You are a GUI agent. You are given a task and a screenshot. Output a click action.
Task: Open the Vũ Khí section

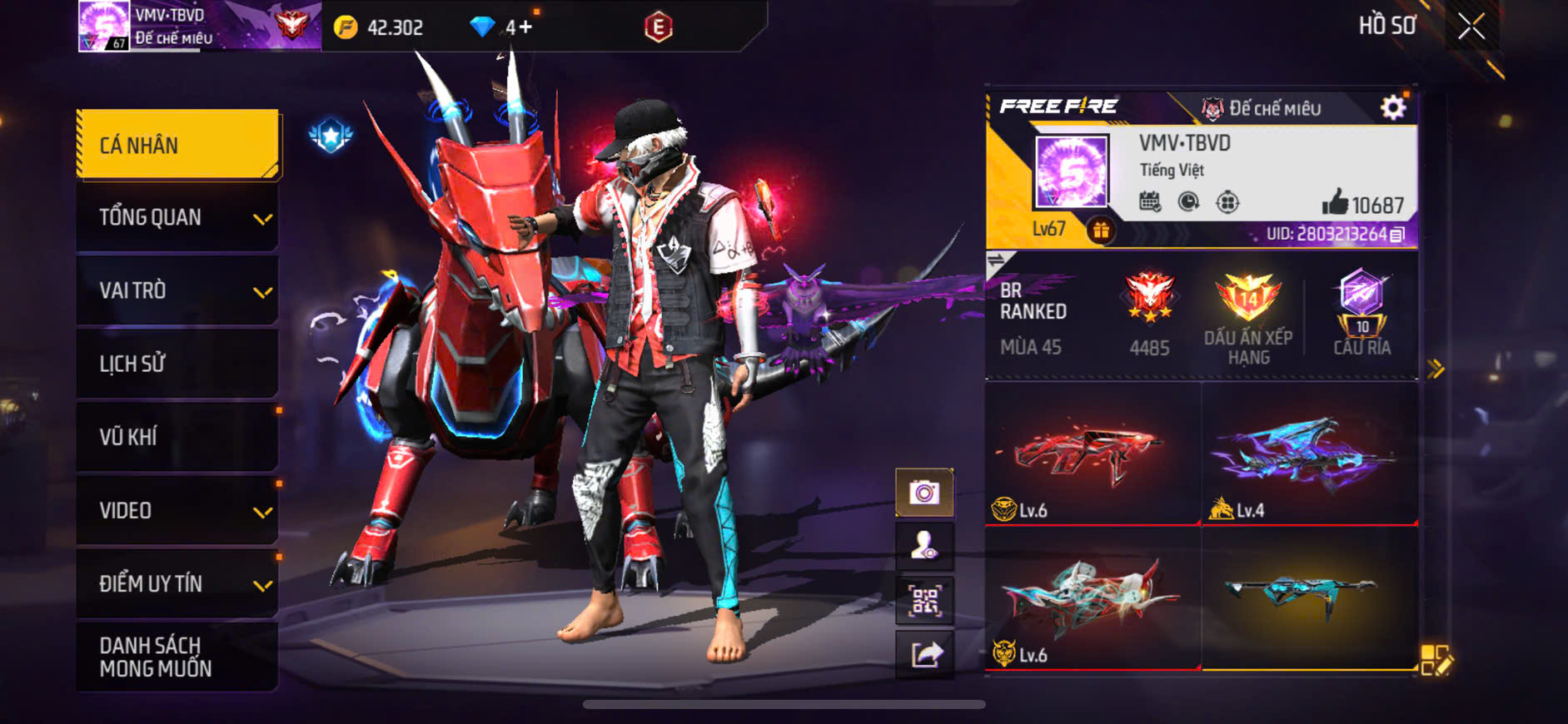(178, 437)
